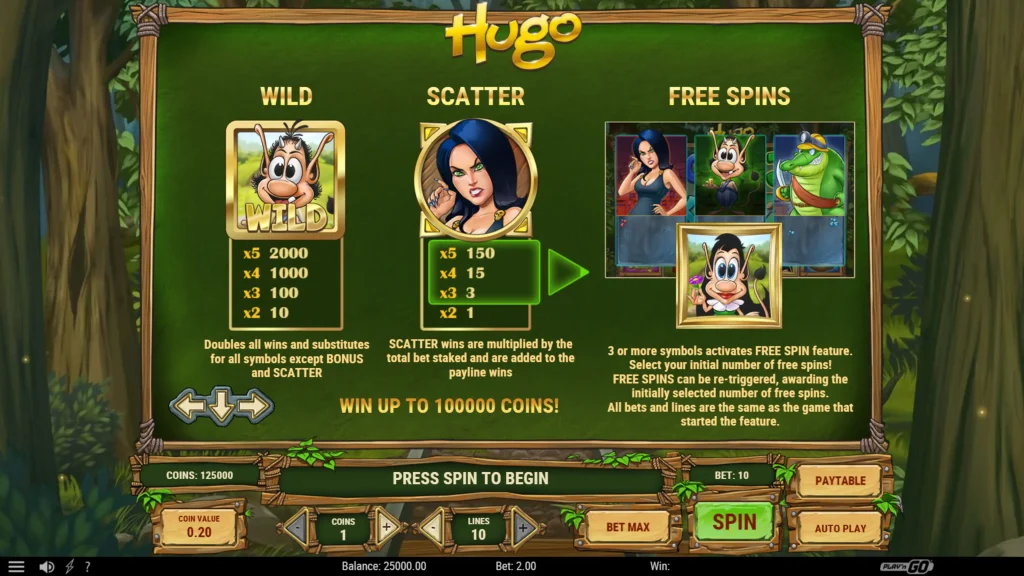
Task: Toggle the lightning bolt fast play
Action: pos(69,566)
